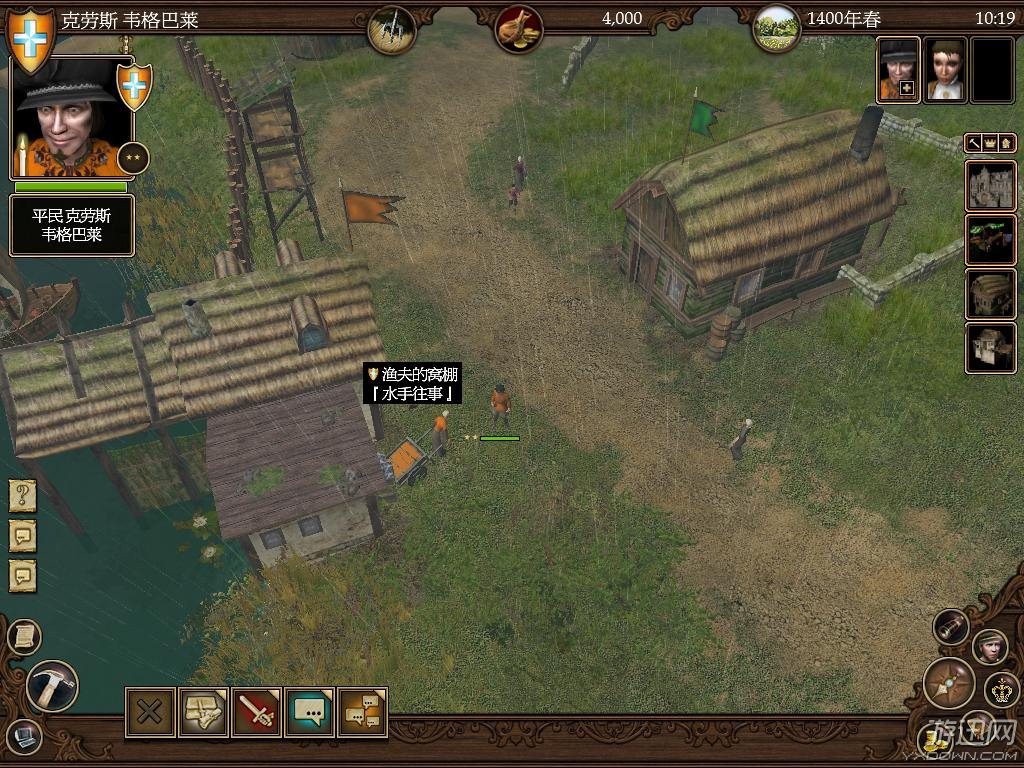Jump to the thatched-roof hut building
The height and width of the screenshot is (768, 1024).
pos(990,294)
